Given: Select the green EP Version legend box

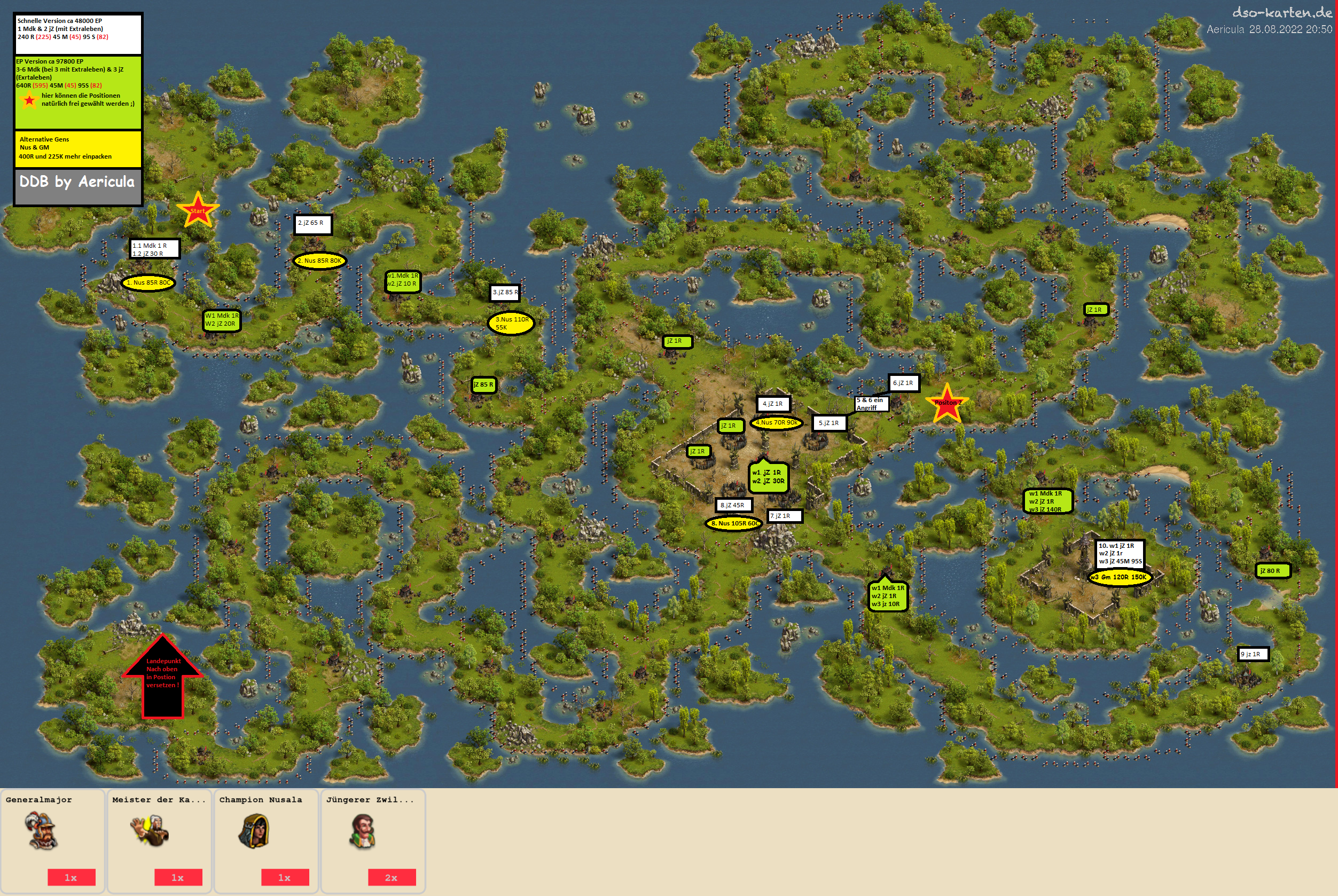Looking at the screenshot, I should 79,91.
